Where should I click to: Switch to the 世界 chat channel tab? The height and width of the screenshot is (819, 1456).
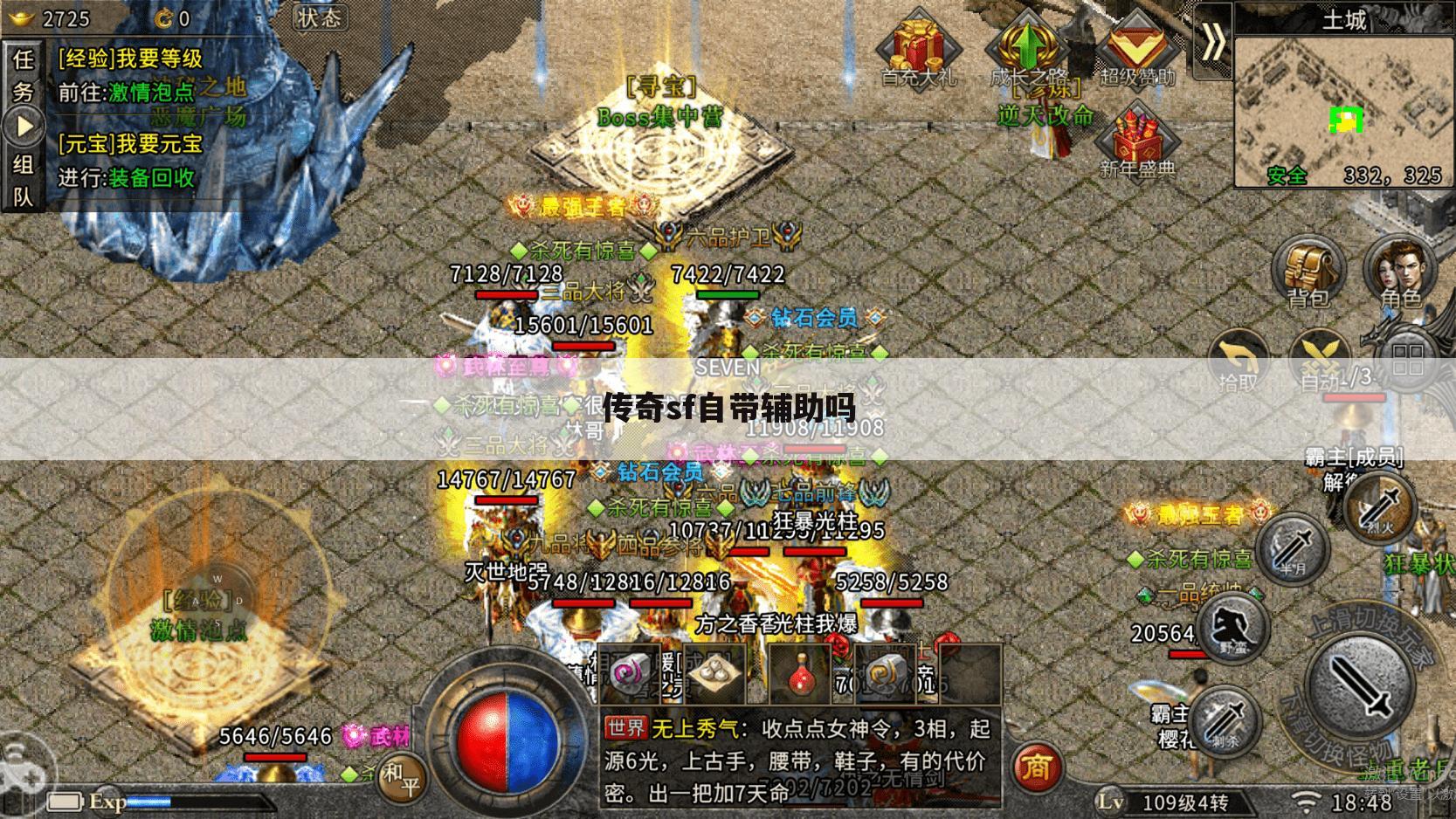(x=627, y=726)
